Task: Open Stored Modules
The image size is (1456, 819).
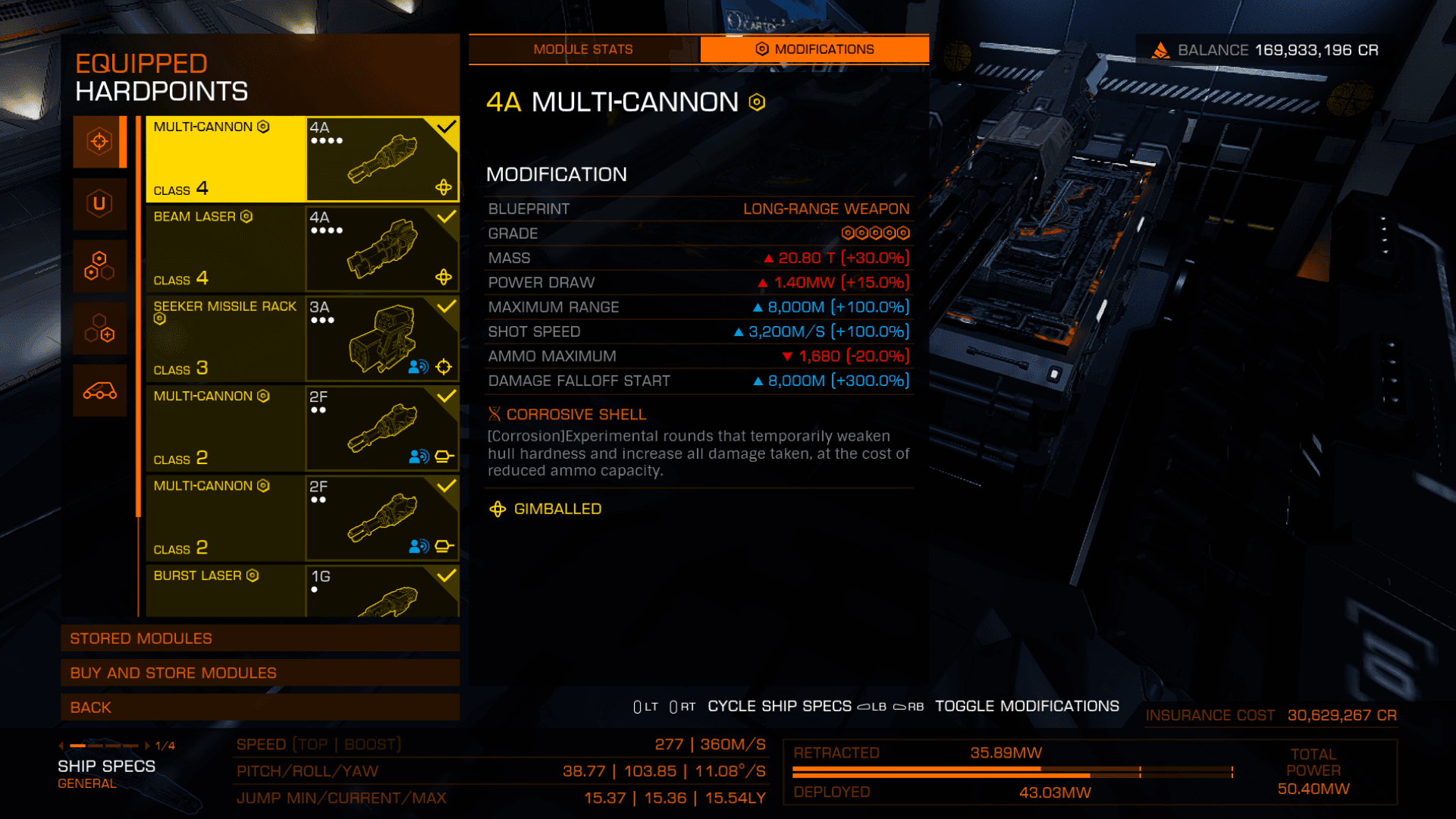Action: pos(260,639)
